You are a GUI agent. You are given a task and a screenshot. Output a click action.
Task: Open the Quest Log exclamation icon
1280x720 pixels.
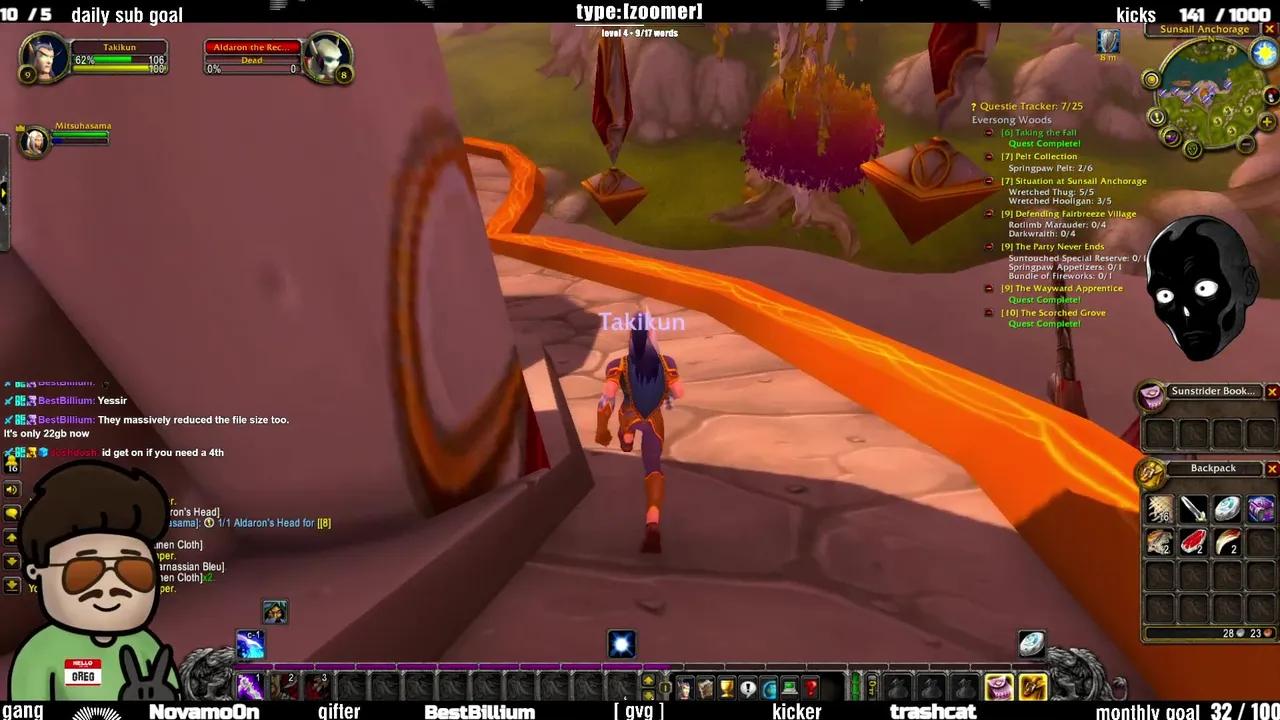pos(746,687)
